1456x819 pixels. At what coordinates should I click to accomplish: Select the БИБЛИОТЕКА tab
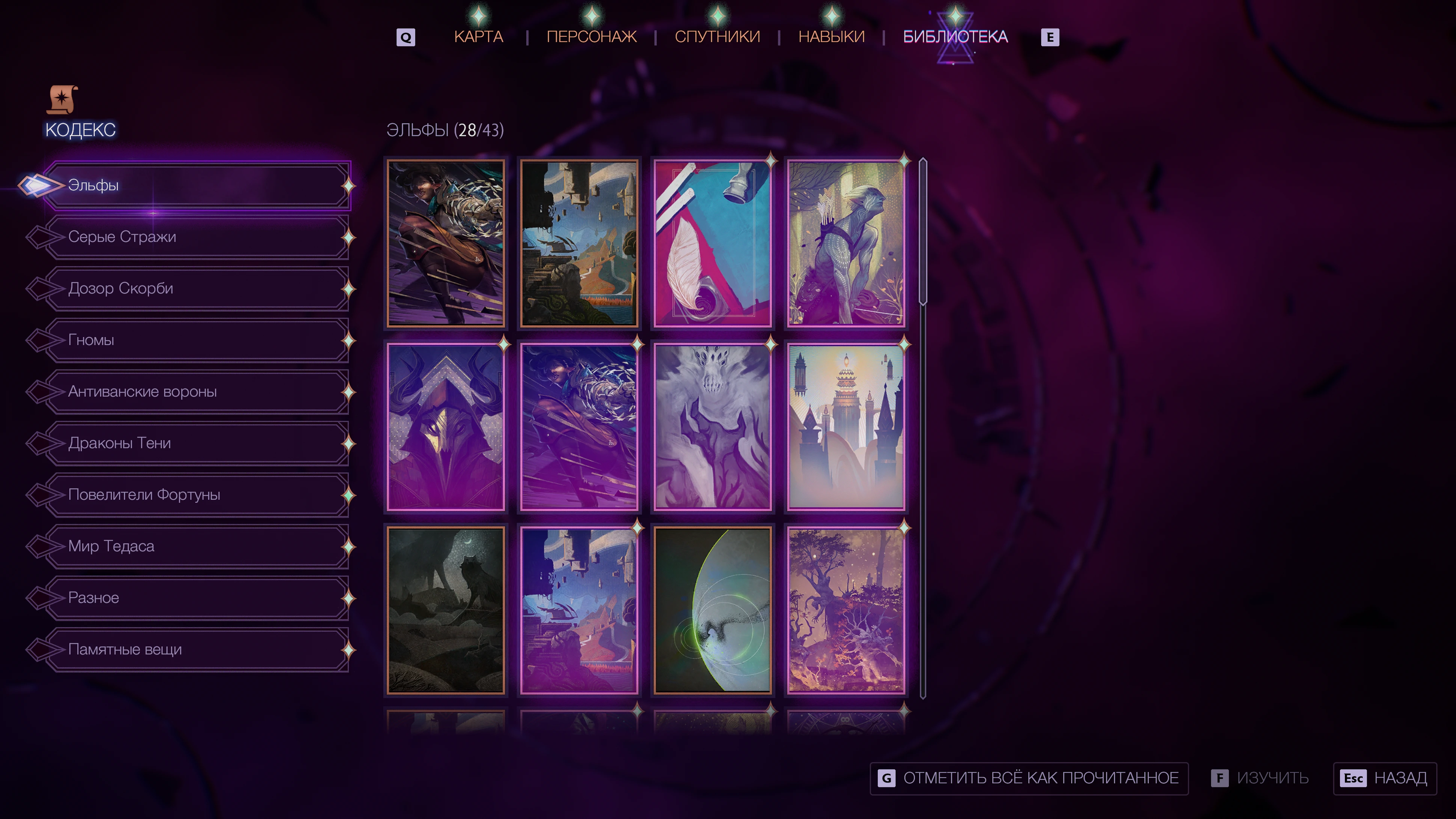[955, 37]
